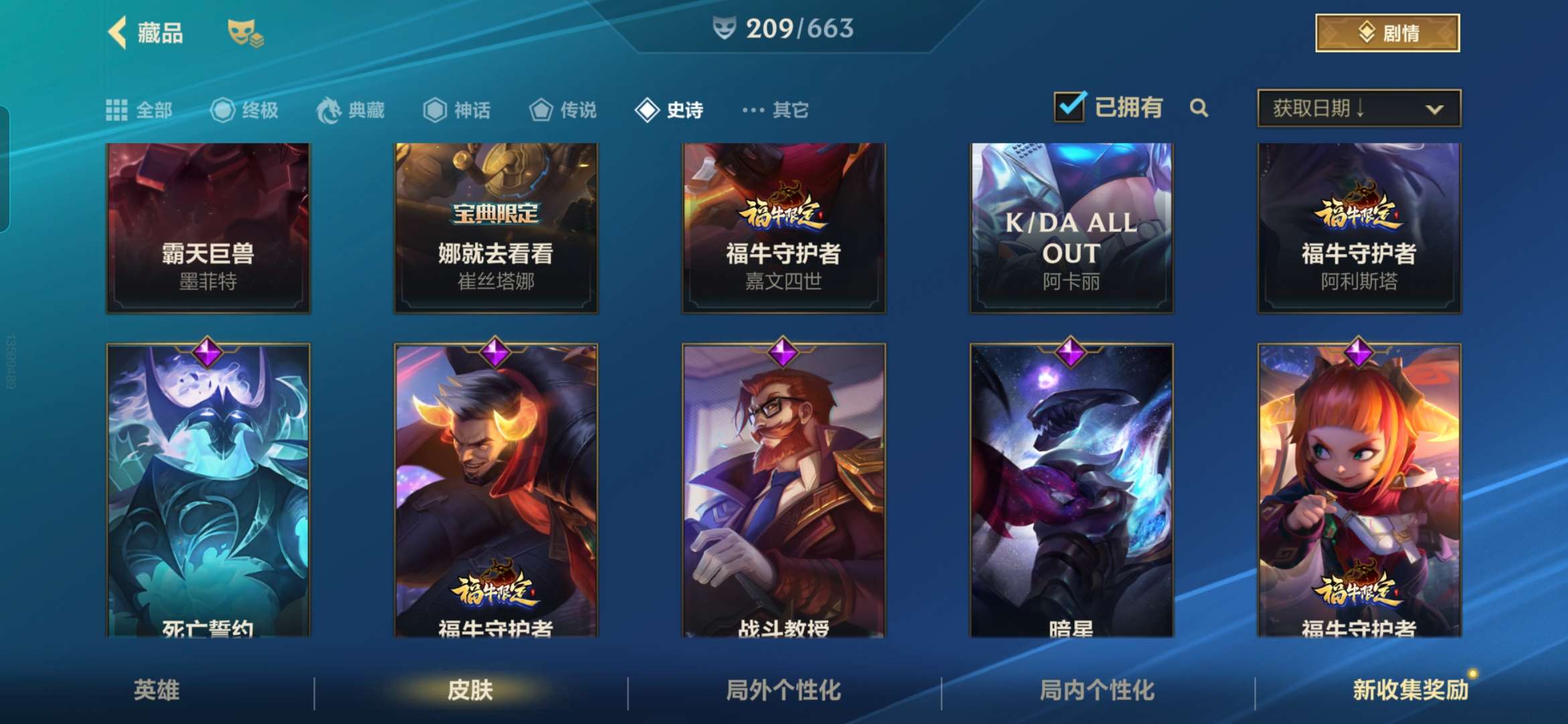Show 全部 skins filter
Viewport: 1568px width, 724px height.
coord(139,110)
